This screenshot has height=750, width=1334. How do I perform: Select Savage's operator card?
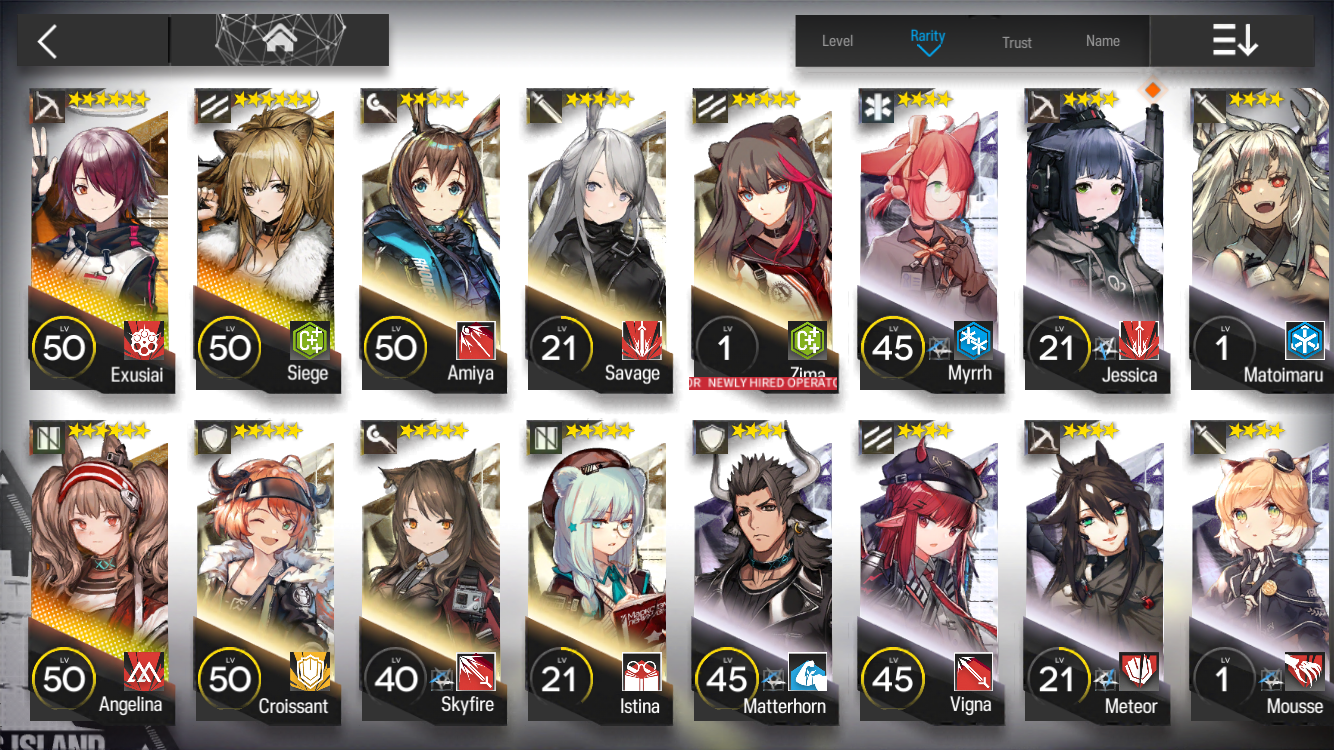tap(597, 240)
